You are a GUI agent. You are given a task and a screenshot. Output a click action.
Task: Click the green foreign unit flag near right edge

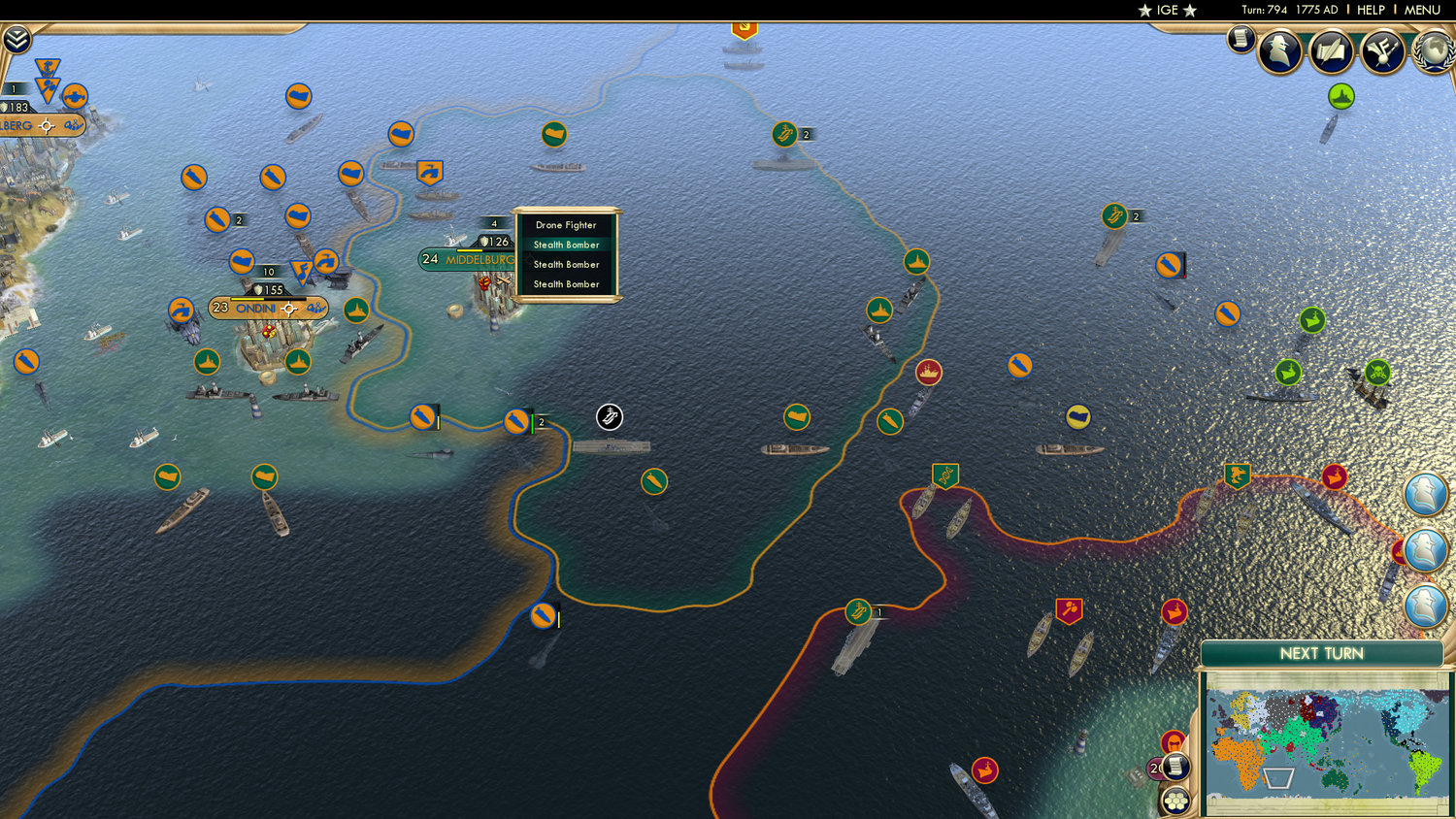1311,317
